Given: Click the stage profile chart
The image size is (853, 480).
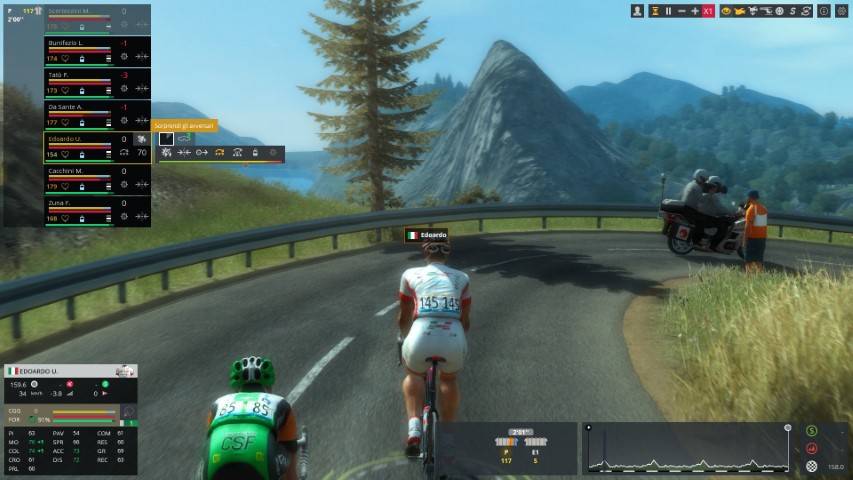Looking at the screenshot, I should click(690, 449).
